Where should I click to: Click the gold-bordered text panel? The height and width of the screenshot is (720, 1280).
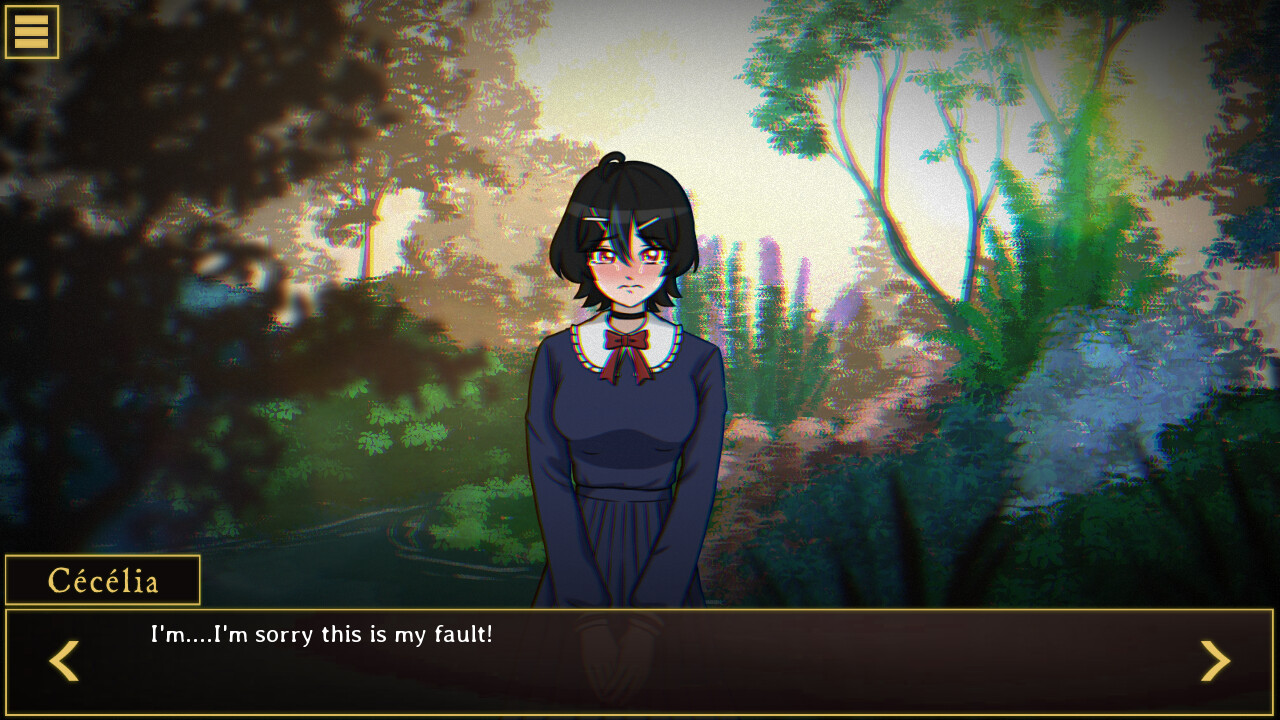640,660
